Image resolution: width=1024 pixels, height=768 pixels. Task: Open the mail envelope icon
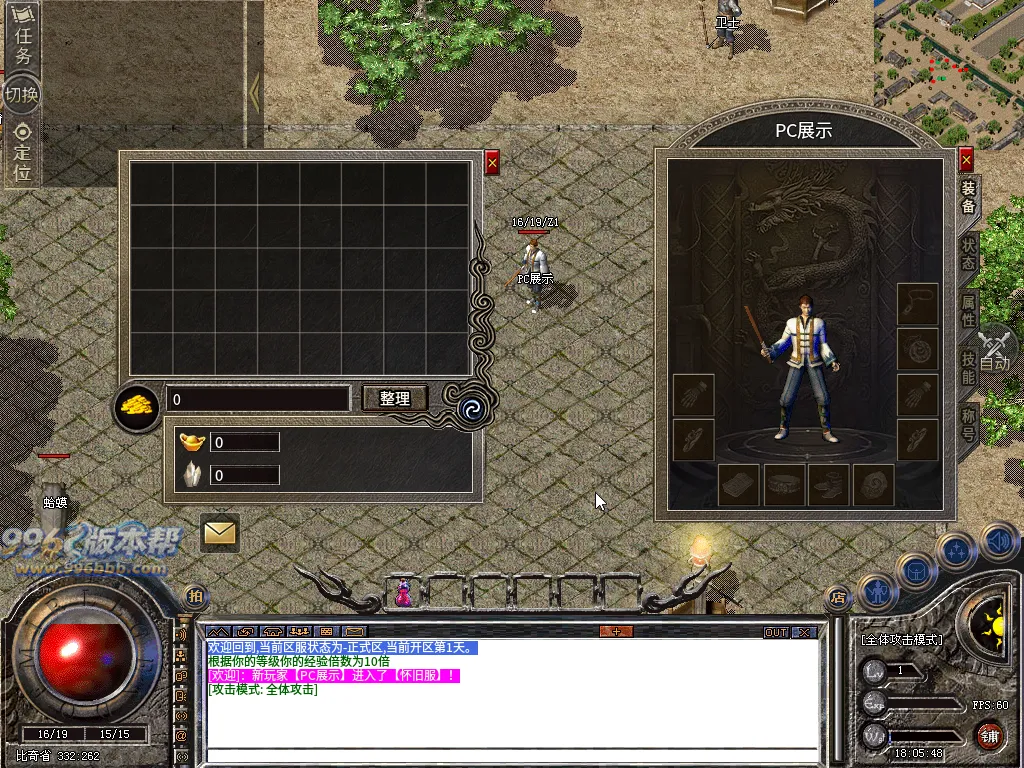click(219, 532)
